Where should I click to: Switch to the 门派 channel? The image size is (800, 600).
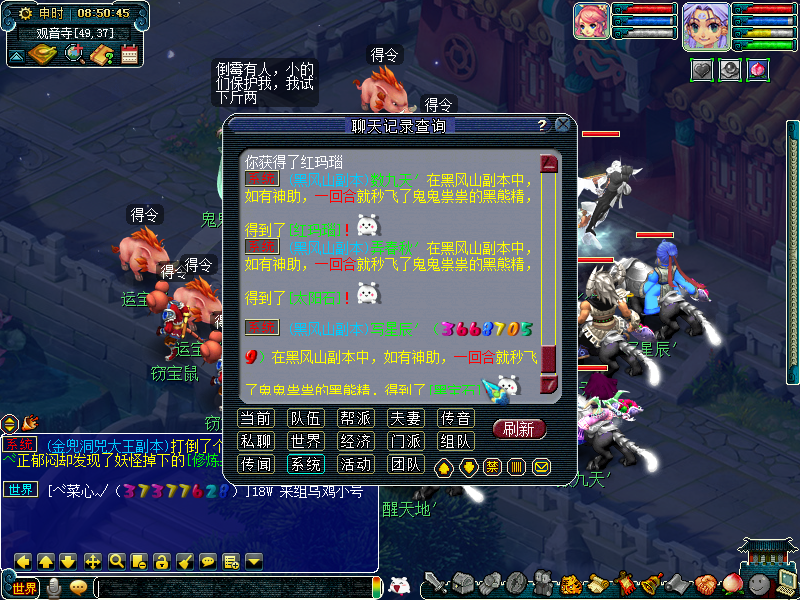pyautogui.click(x=405, y=441)
